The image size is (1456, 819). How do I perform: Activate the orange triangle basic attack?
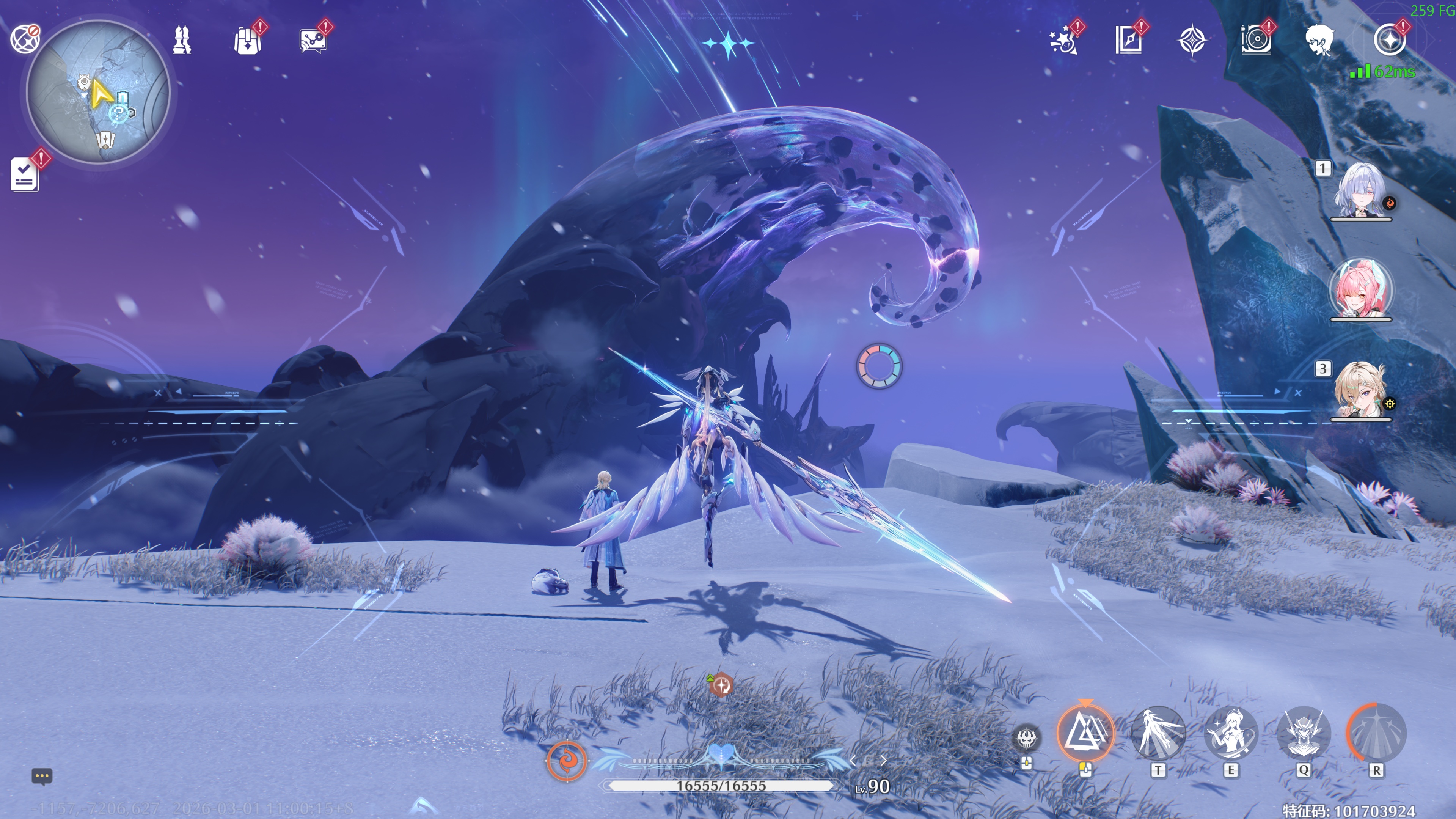1085,734
